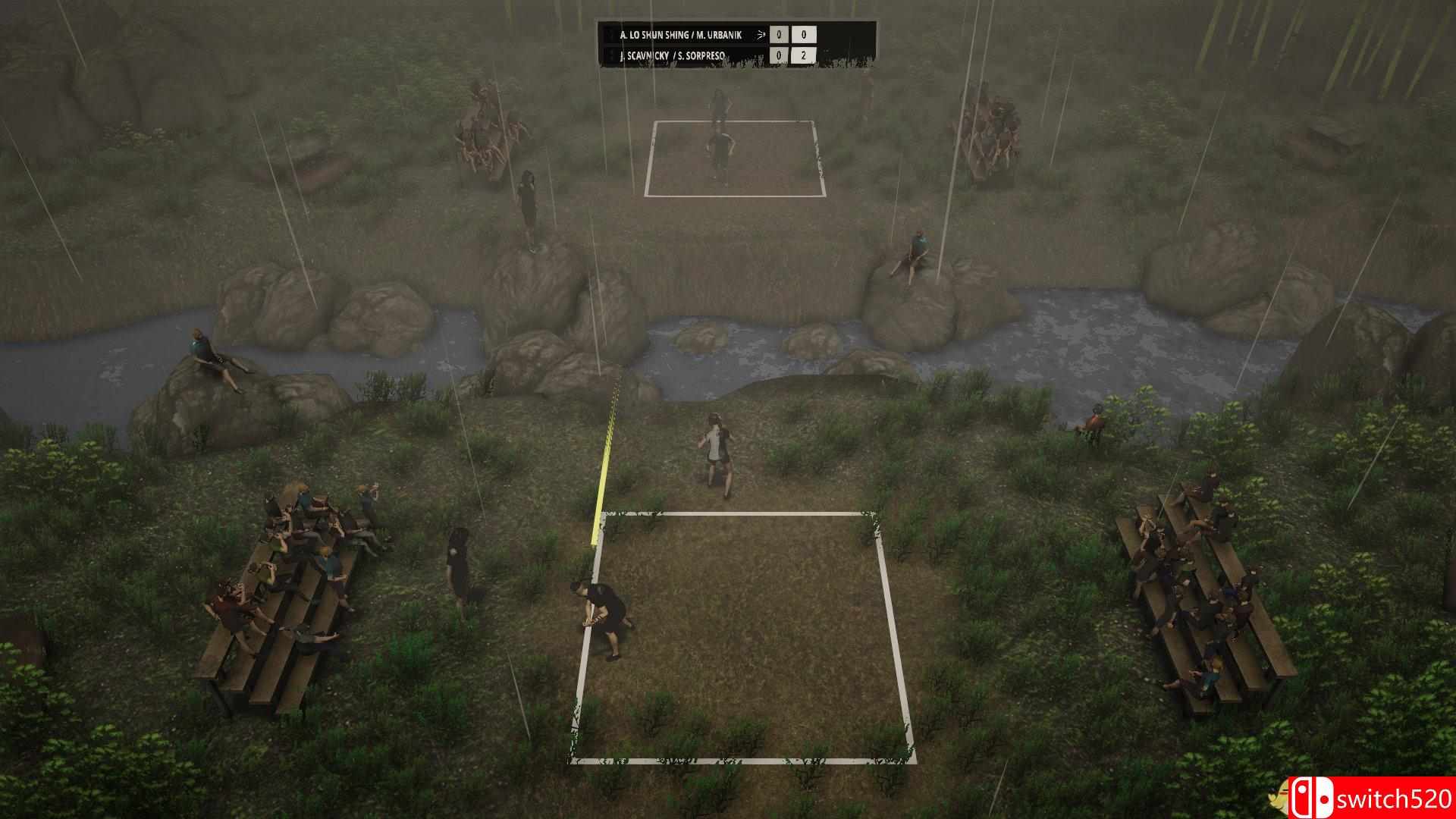Select the name A. LO SHUN SHING / M. URBANIK
1456x819 pixels.
point(682,34)
